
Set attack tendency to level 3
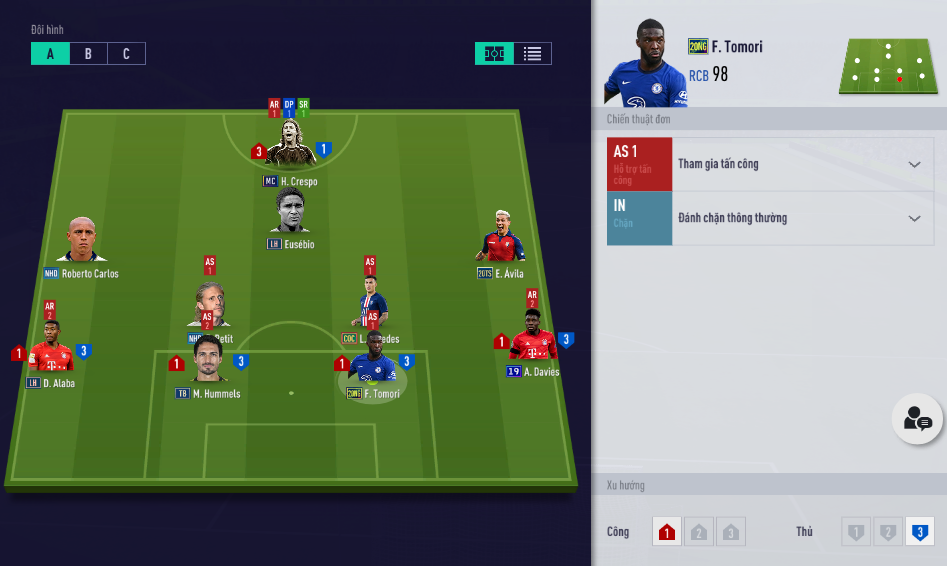(731, 532)
